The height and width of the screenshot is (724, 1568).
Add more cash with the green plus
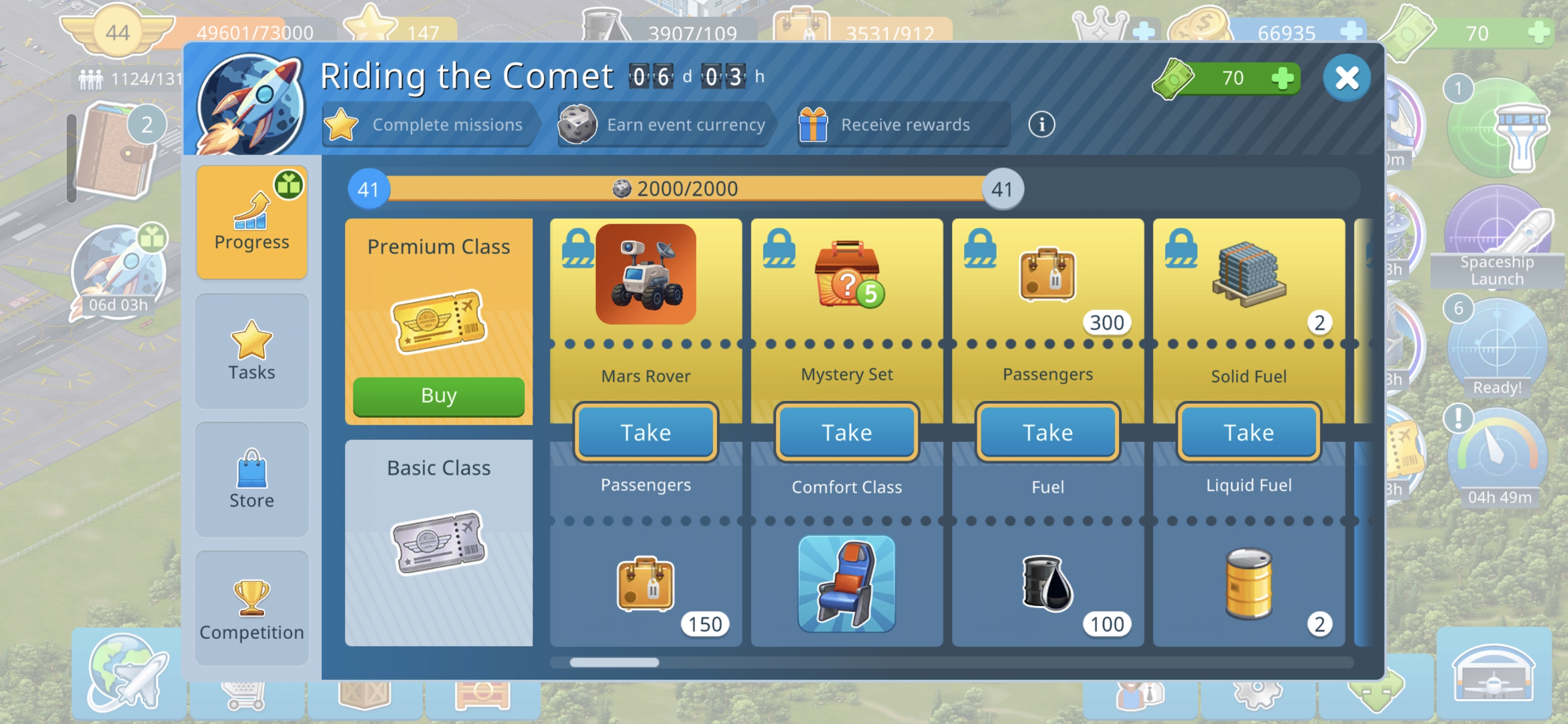click(x=1283, y=78)
